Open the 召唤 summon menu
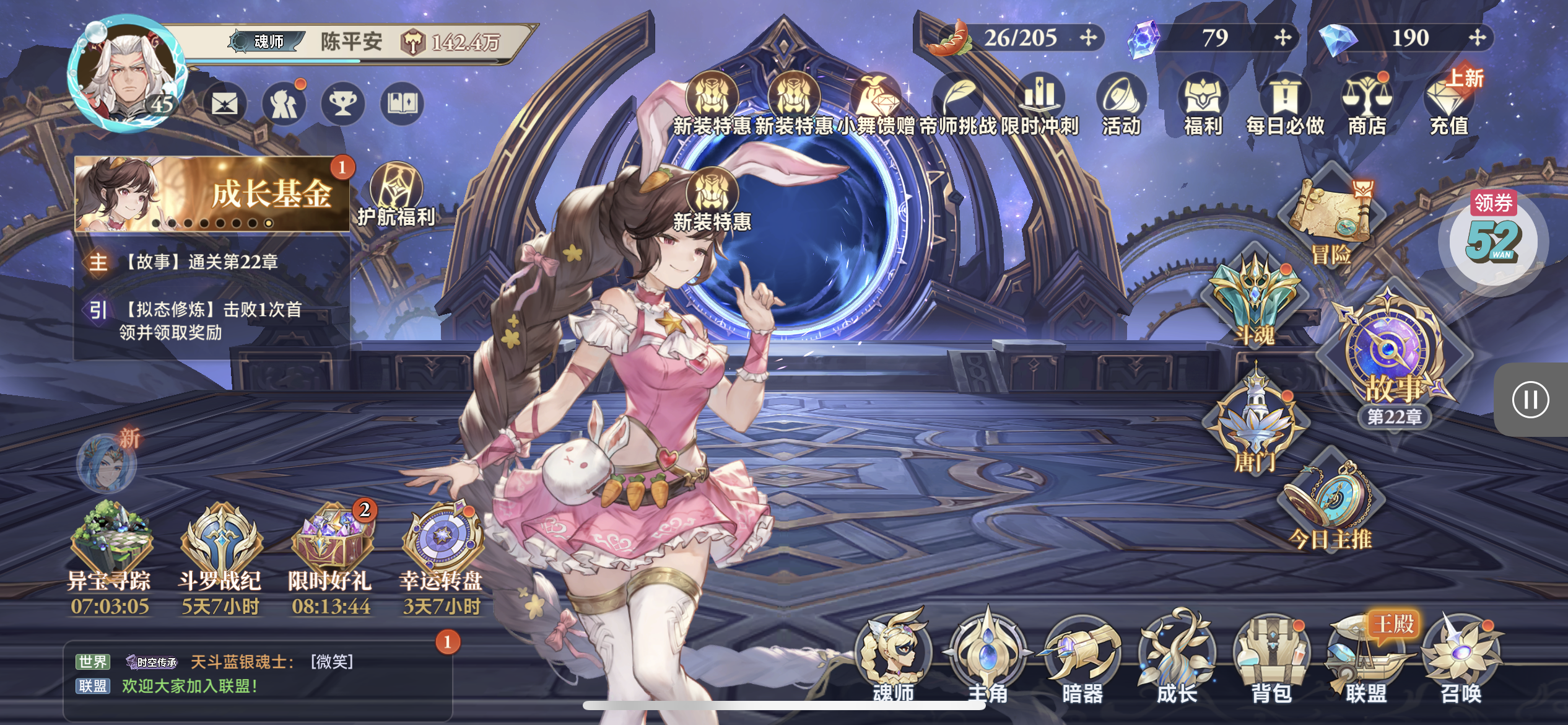This screenshot has width=1568, height=725. click(x=1461, y=658)
